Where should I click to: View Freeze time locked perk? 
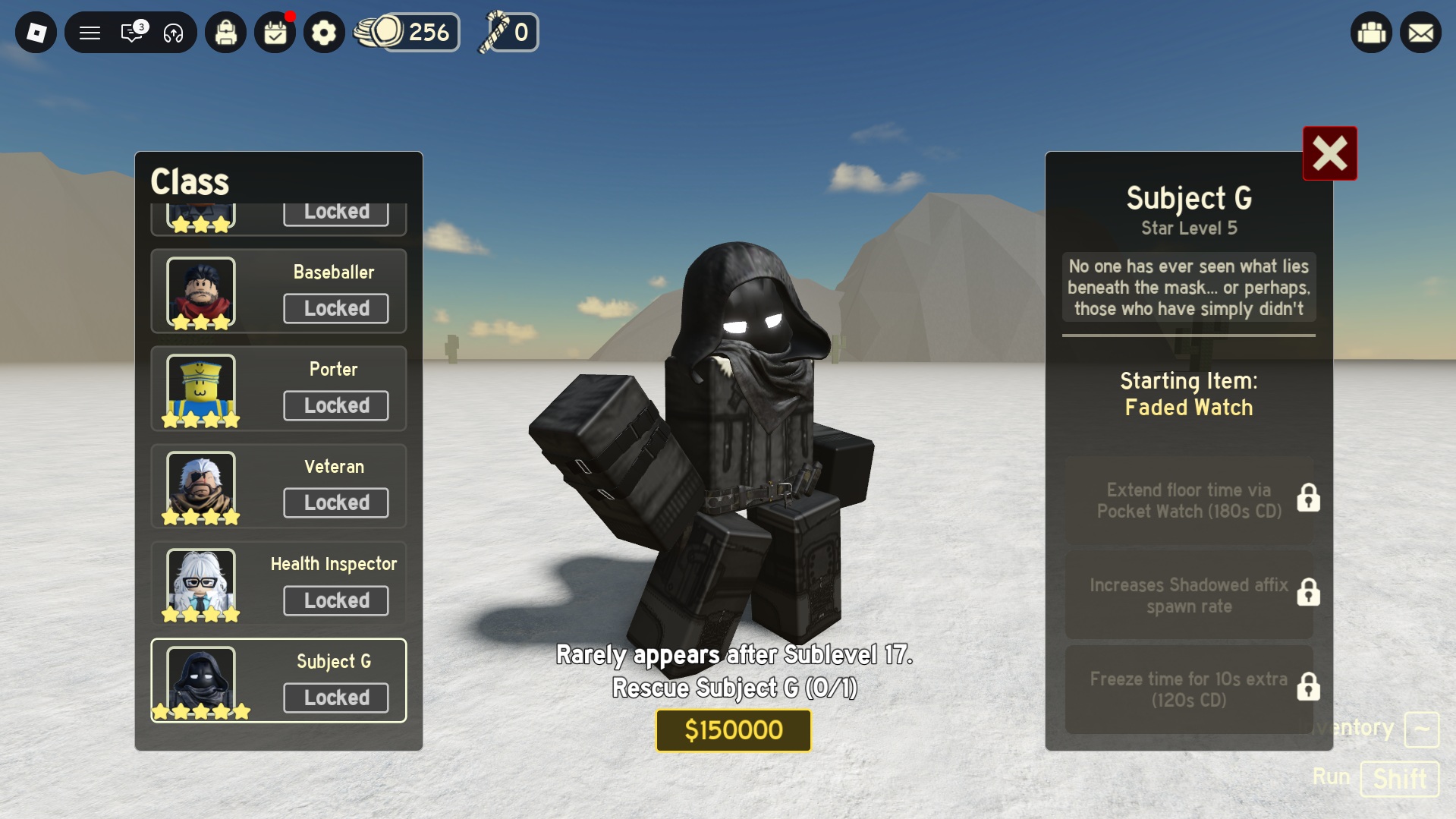[1189, 689]
